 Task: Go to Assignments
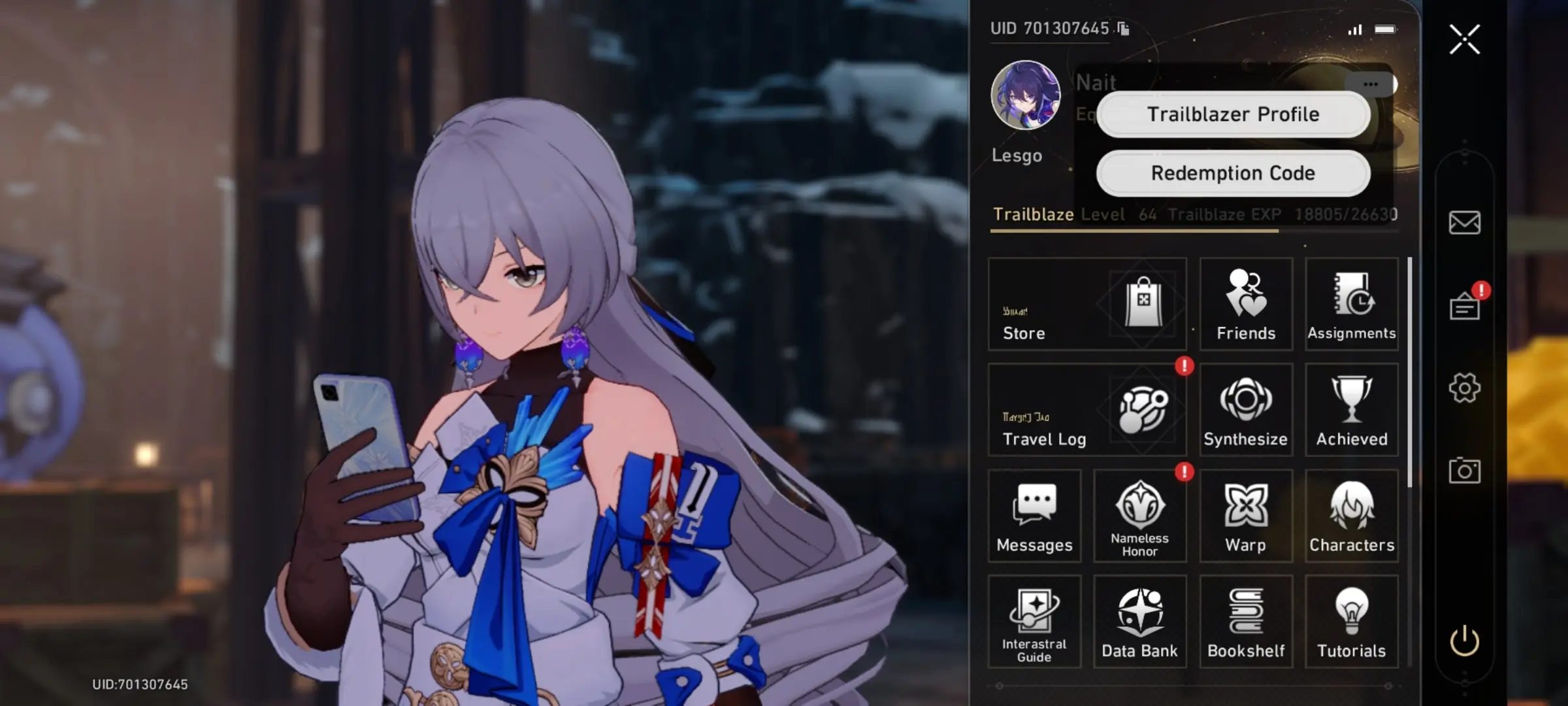(1351, 304)
